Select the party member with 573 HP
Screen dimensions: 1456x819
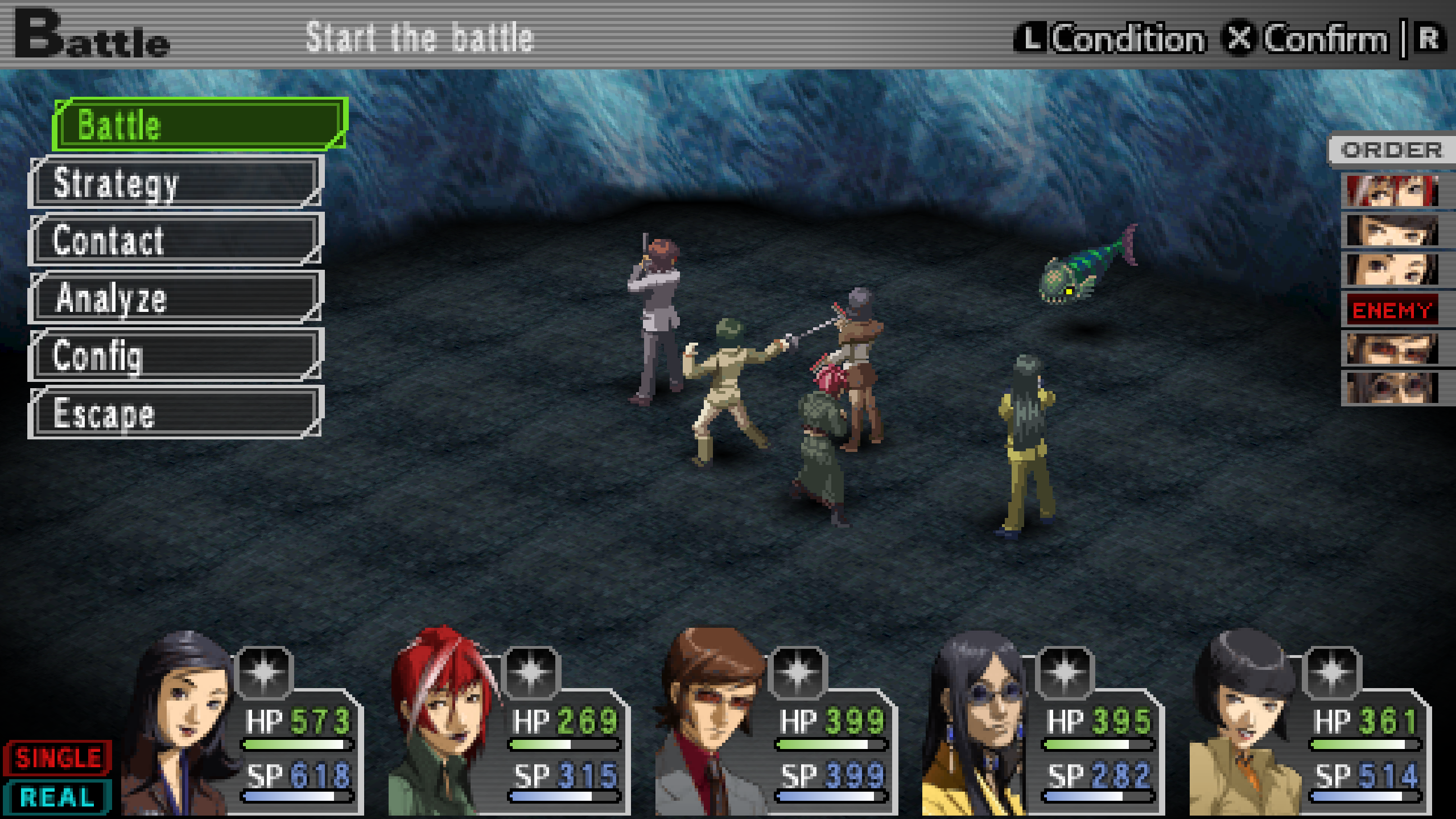[x=182, y=723]
